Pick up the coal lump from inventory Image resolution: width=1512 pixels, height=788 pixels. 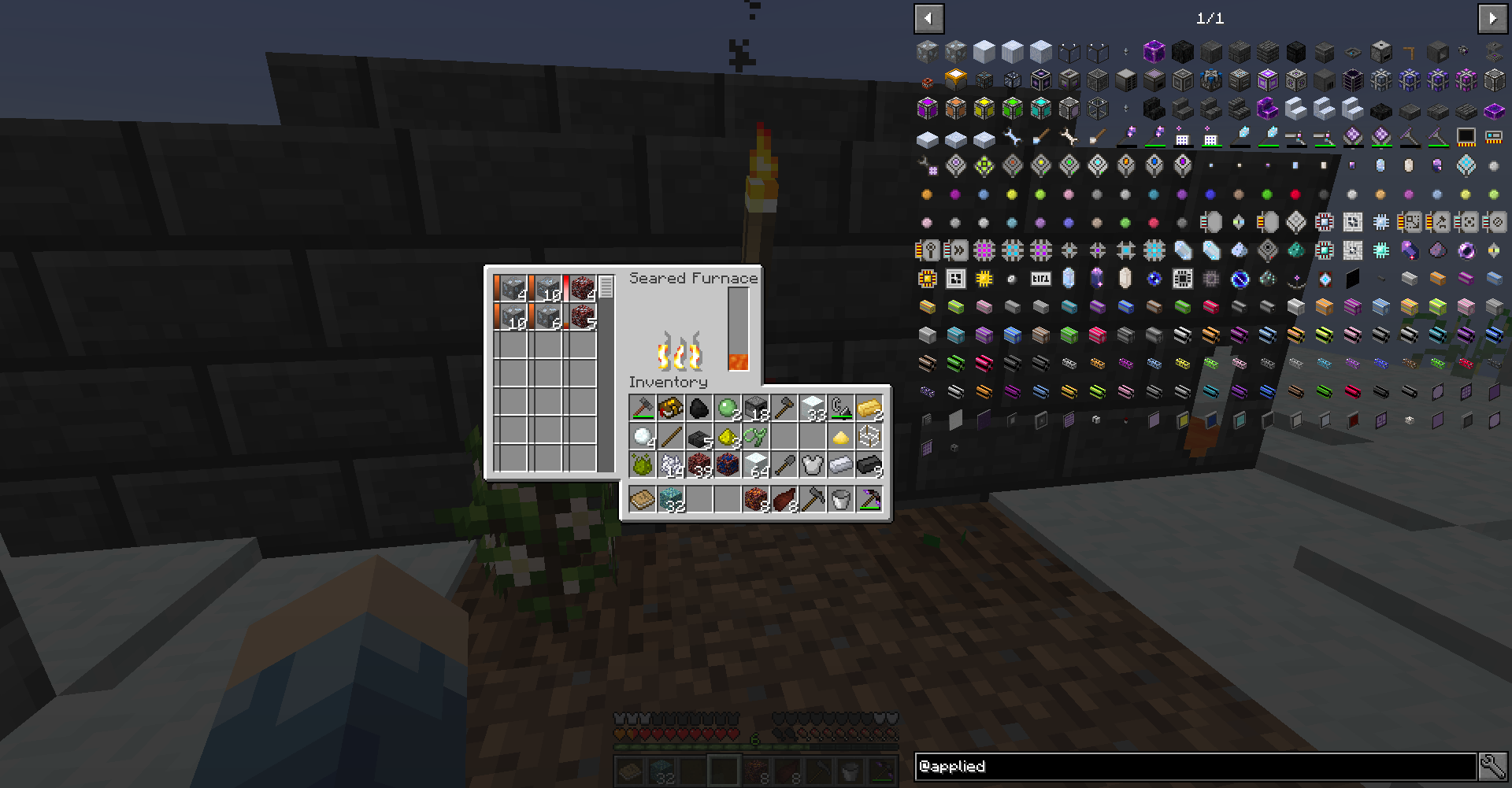[699, 408]
